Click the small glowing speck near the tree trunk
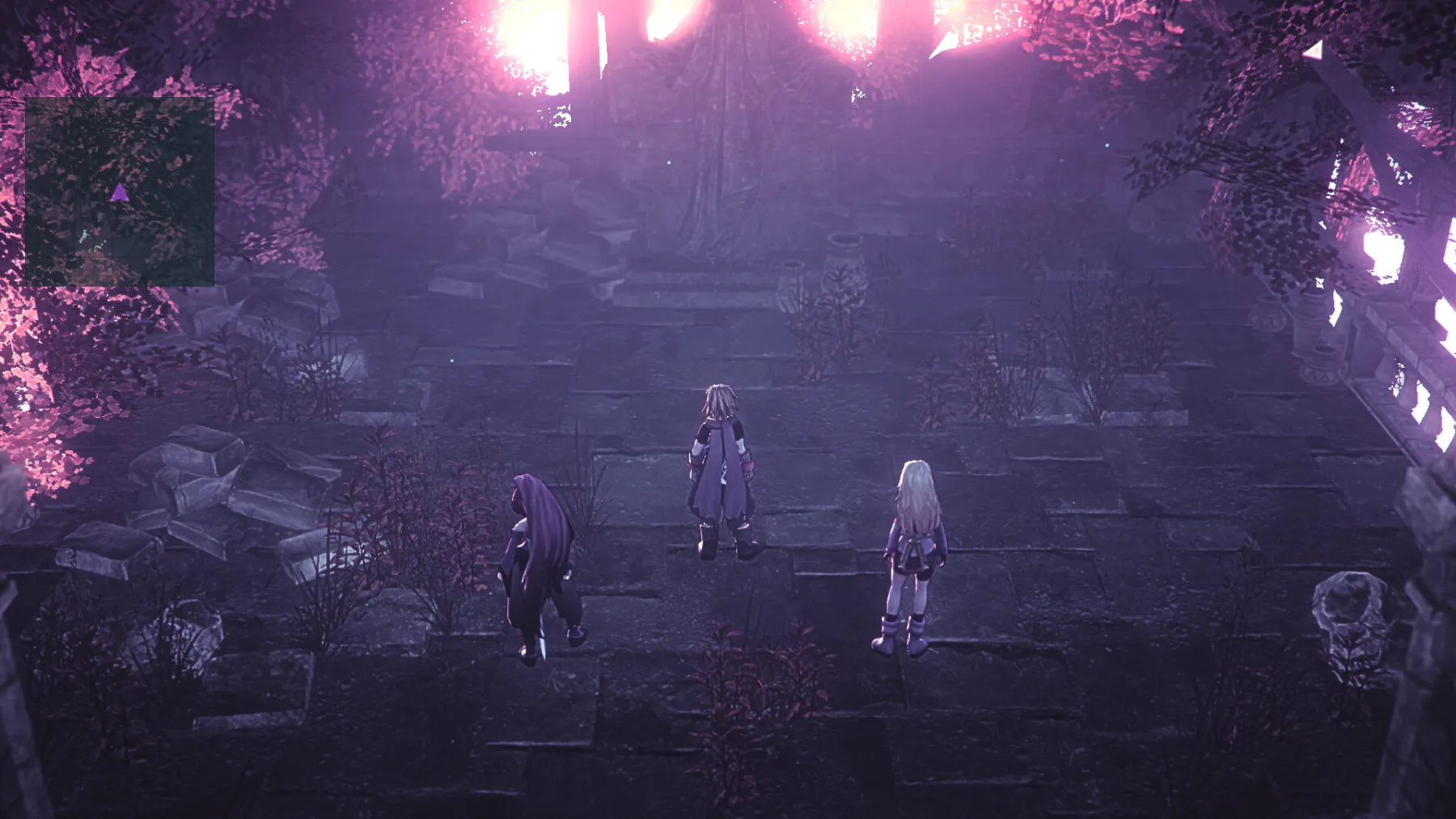Image resolution: width=1456 pixels, height=819 pixels. coord(668,162)
